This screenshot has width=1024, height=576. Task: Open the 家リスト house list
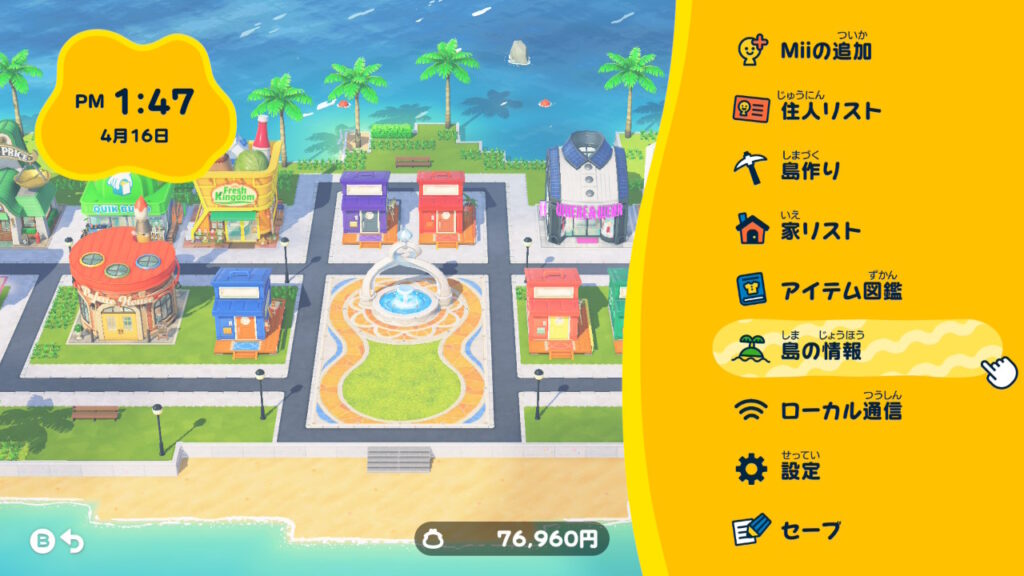pyautogui.click(x=819, y=230)
